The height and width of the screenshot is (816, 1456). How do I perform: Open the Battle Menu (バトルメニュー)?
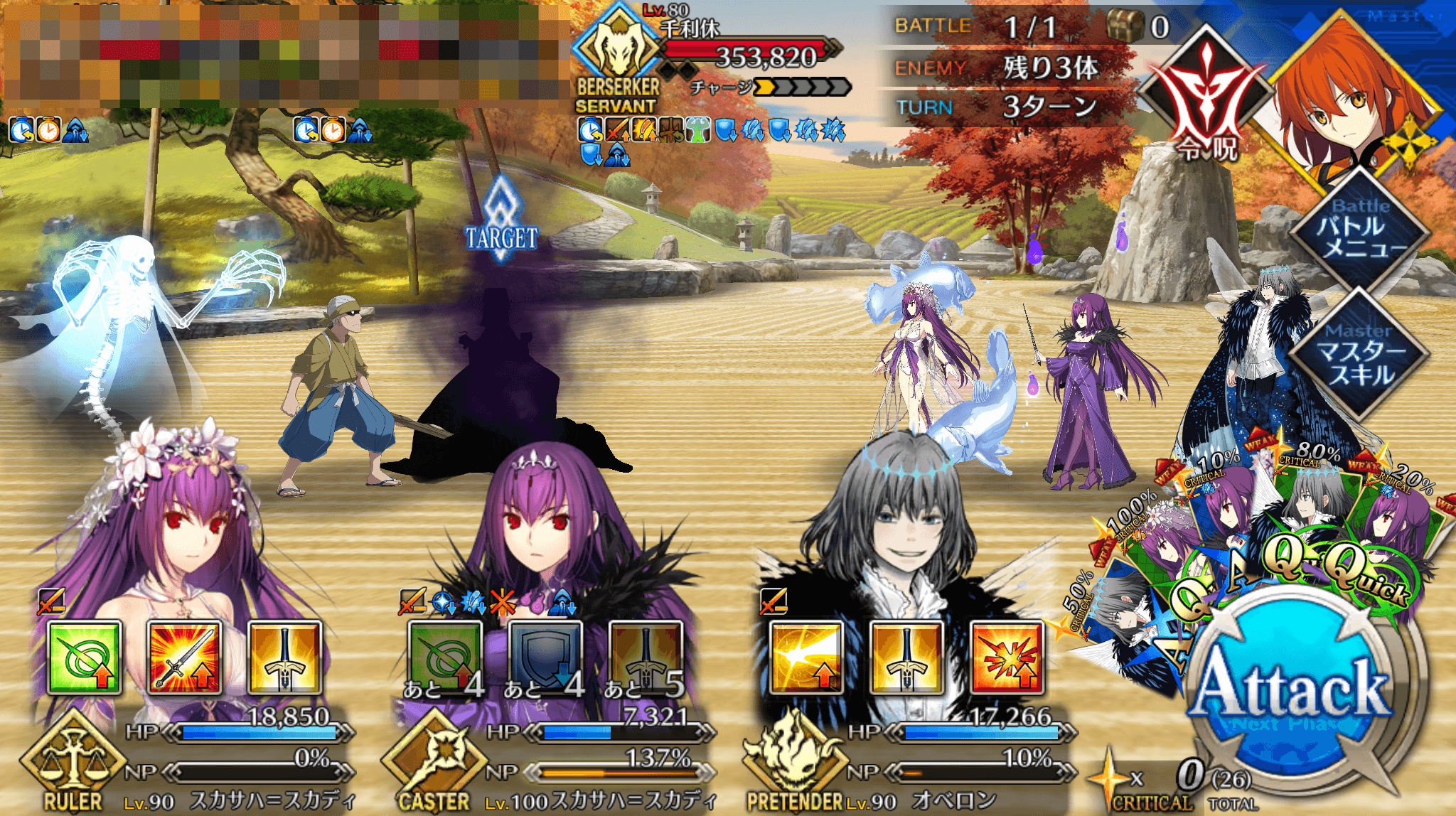(x=1359, y=229)
